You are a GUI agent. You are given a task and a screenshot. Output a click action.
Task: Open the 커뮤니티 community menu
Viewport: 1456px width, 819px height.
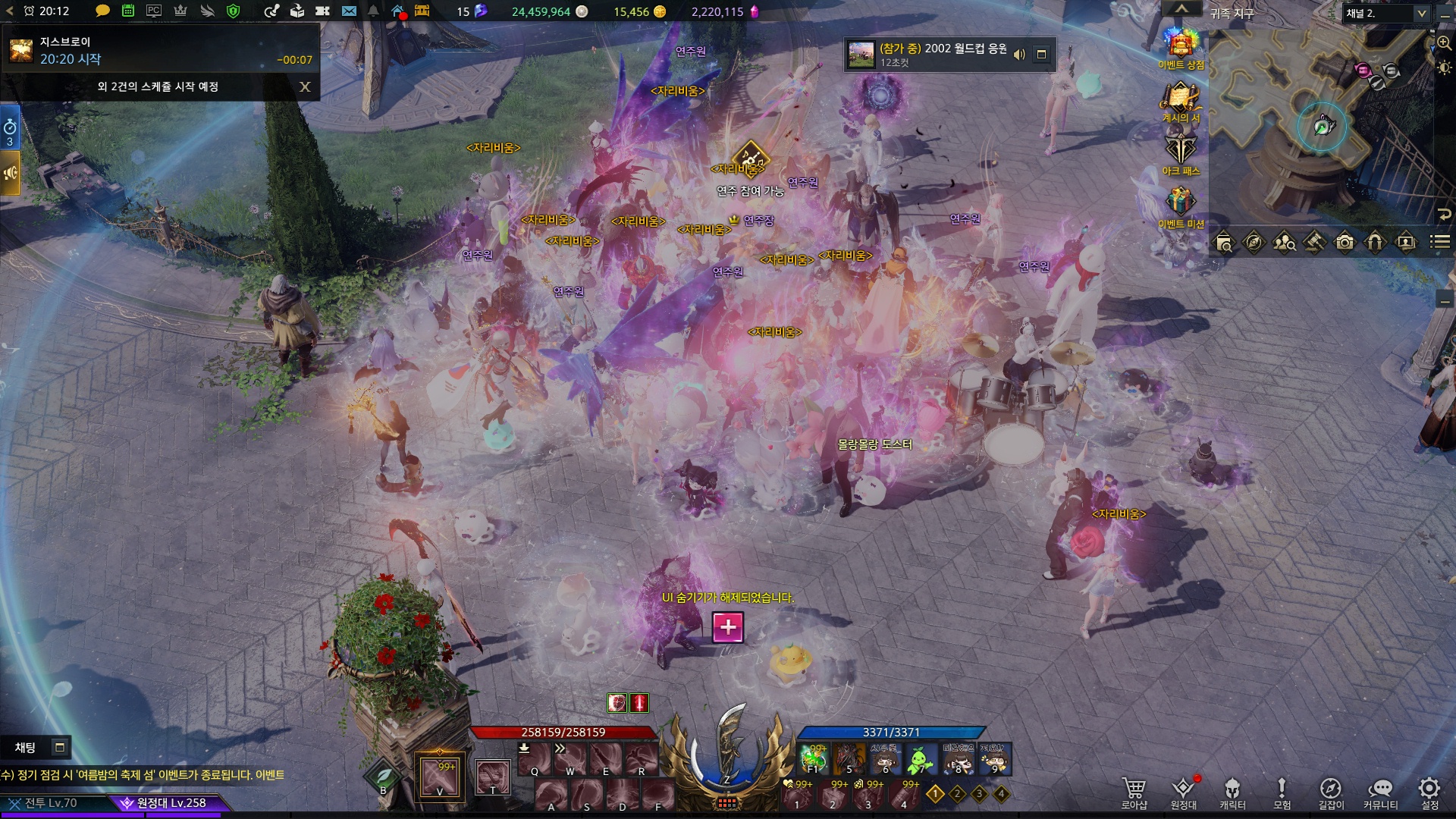pos(1380,792)
